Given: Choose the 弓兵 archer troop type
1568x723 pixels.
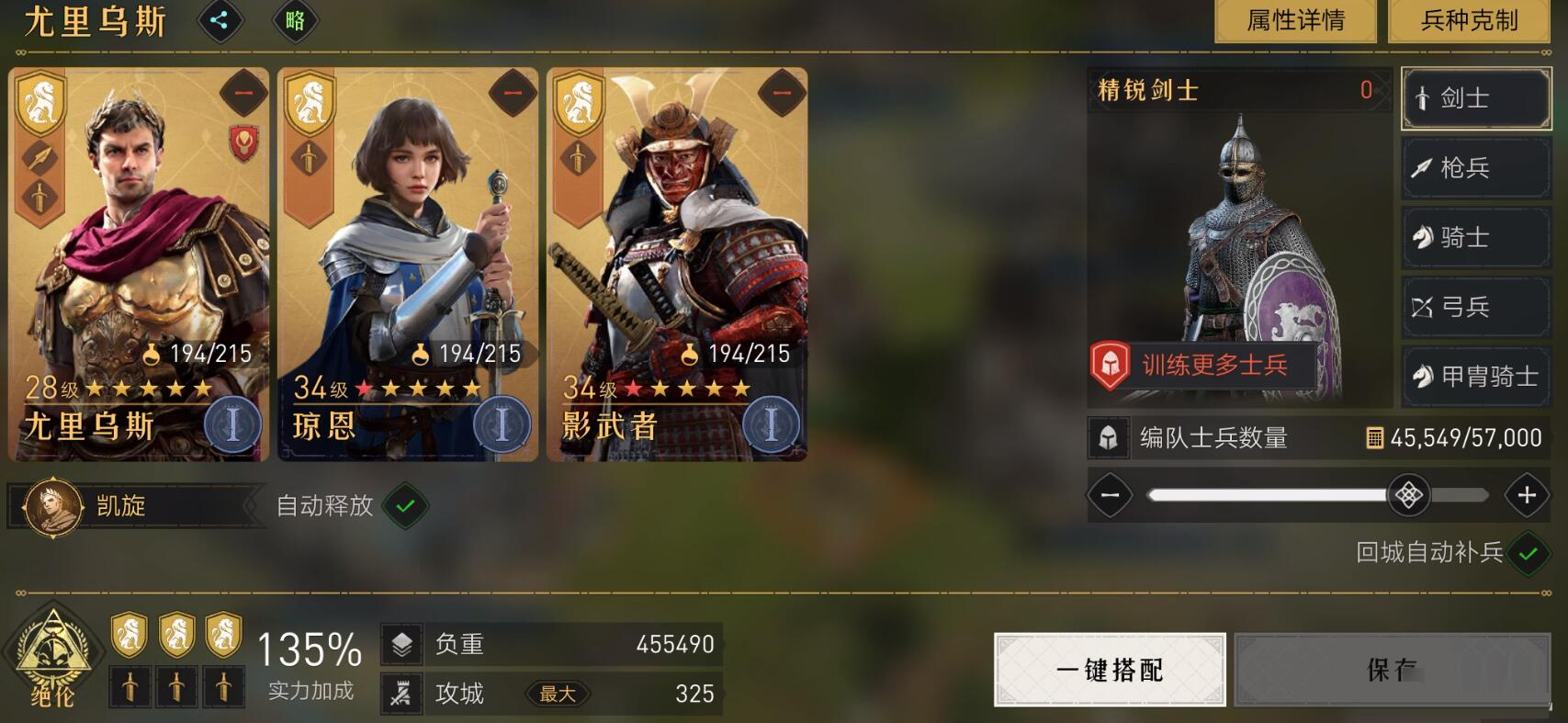Looking at the screenshot, I should (1475, 307).
